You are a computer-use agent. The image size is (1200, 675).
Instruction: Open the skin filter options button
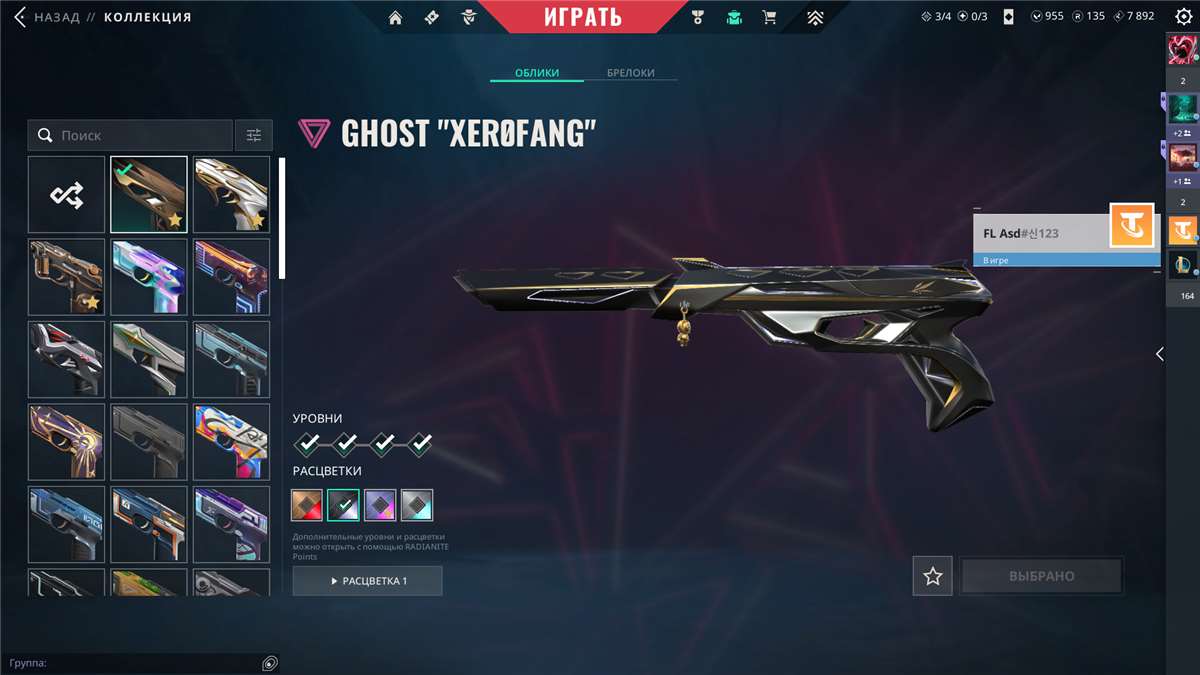tap(253, 135)
